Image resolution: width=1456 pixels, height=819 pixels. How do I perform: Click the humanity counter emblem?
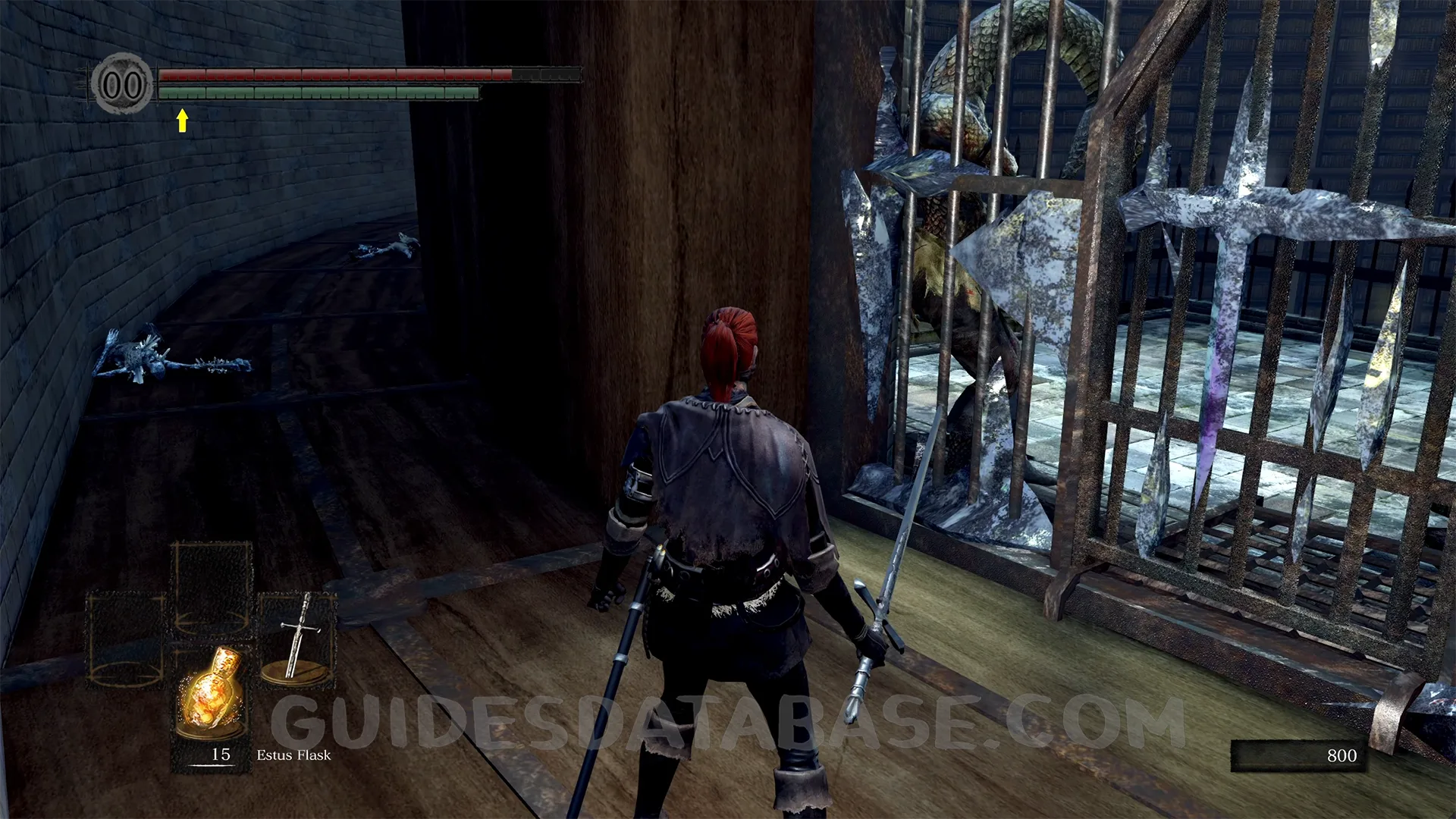tap(121, 83)
